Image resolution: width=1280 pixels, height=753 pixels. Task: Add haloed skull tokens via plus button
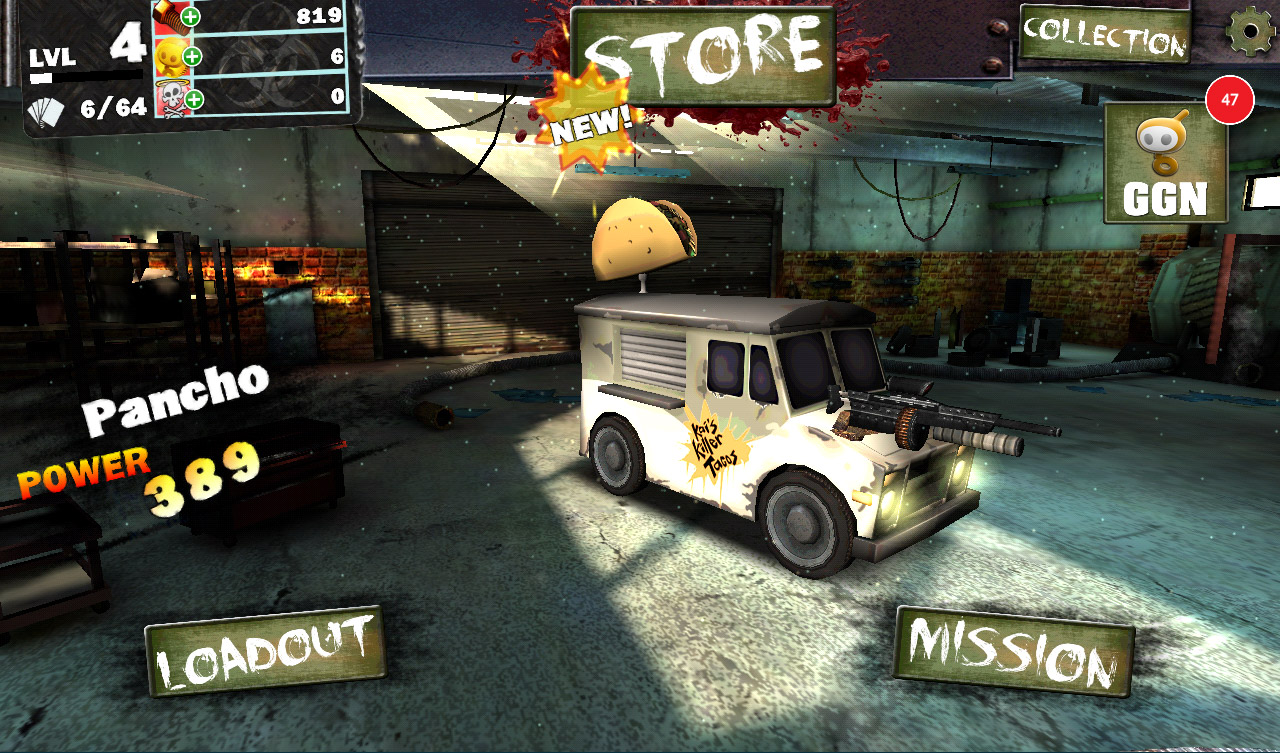tap(193, 99)
